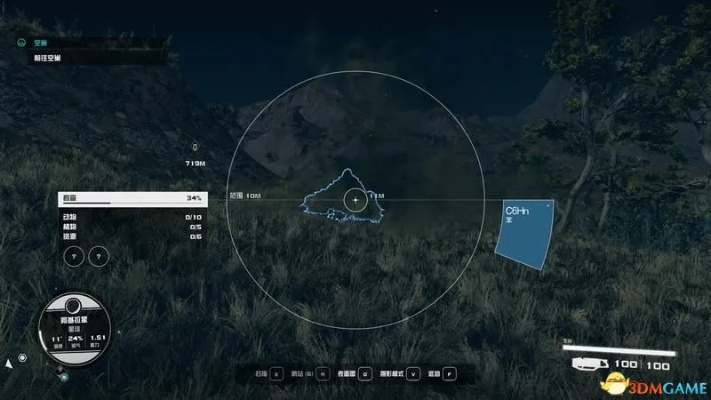Click the hexagonal marker left of the compass

[x=21, y=358]
